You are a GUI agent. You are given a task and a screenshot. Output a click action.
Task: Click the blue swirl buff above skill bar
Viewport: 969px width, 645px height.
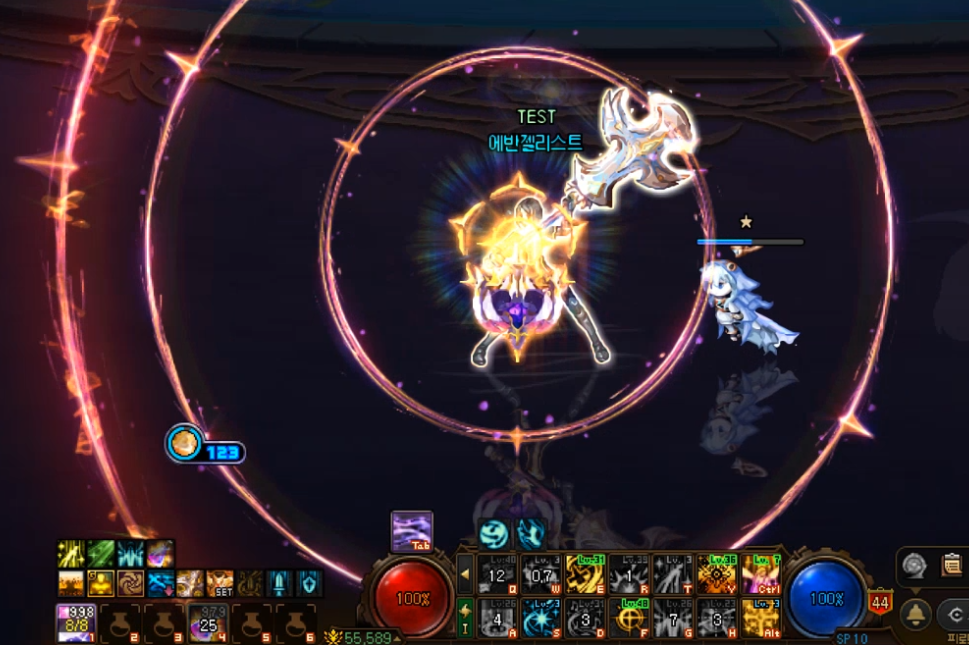(495, 533)
